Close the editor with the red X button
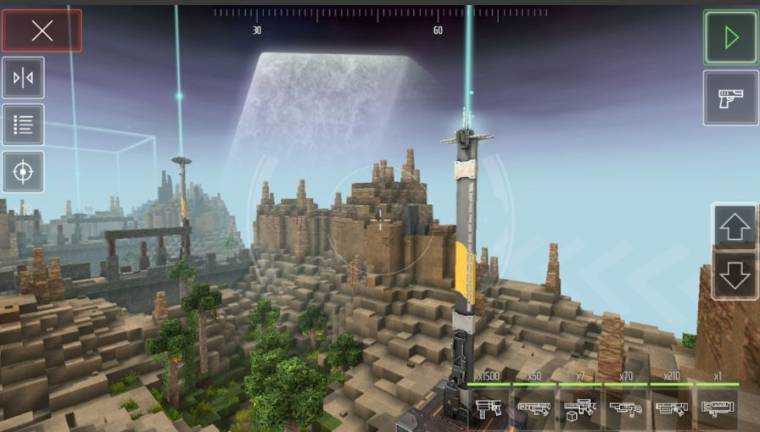760x432 pixels. point(42,31)
